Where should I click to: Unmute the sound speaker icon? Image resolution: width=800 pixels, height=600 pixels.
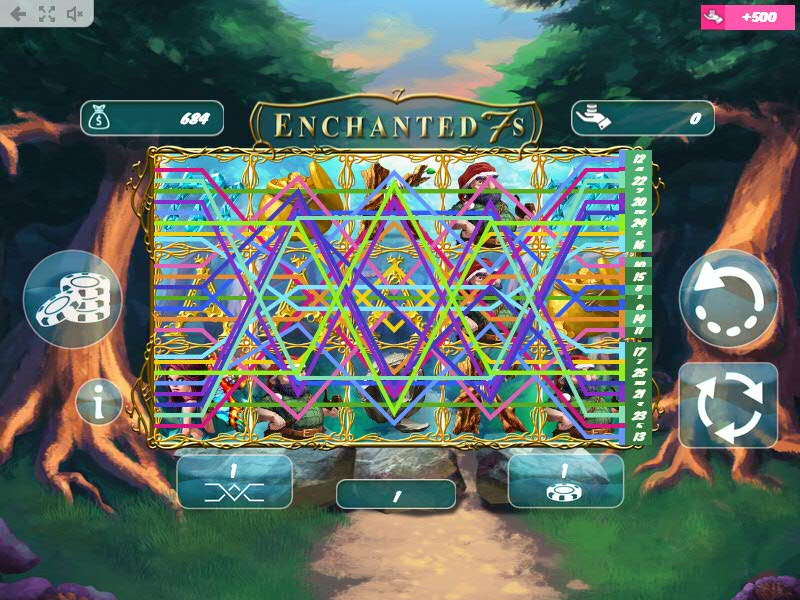(75, 14)
